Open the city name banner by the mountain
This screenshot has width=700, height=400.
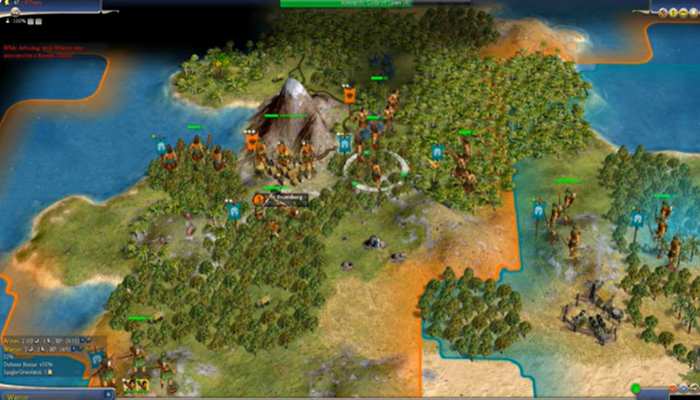click(284, 199)
